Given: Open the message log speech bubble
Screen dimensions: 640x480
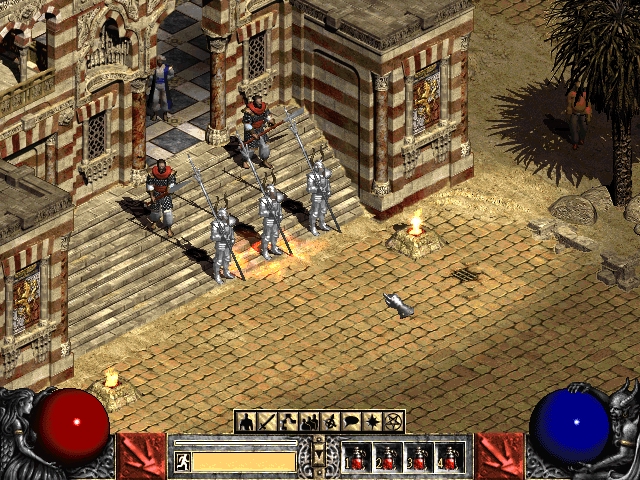Looking at the screenshot, I should [x=351, y=421].
